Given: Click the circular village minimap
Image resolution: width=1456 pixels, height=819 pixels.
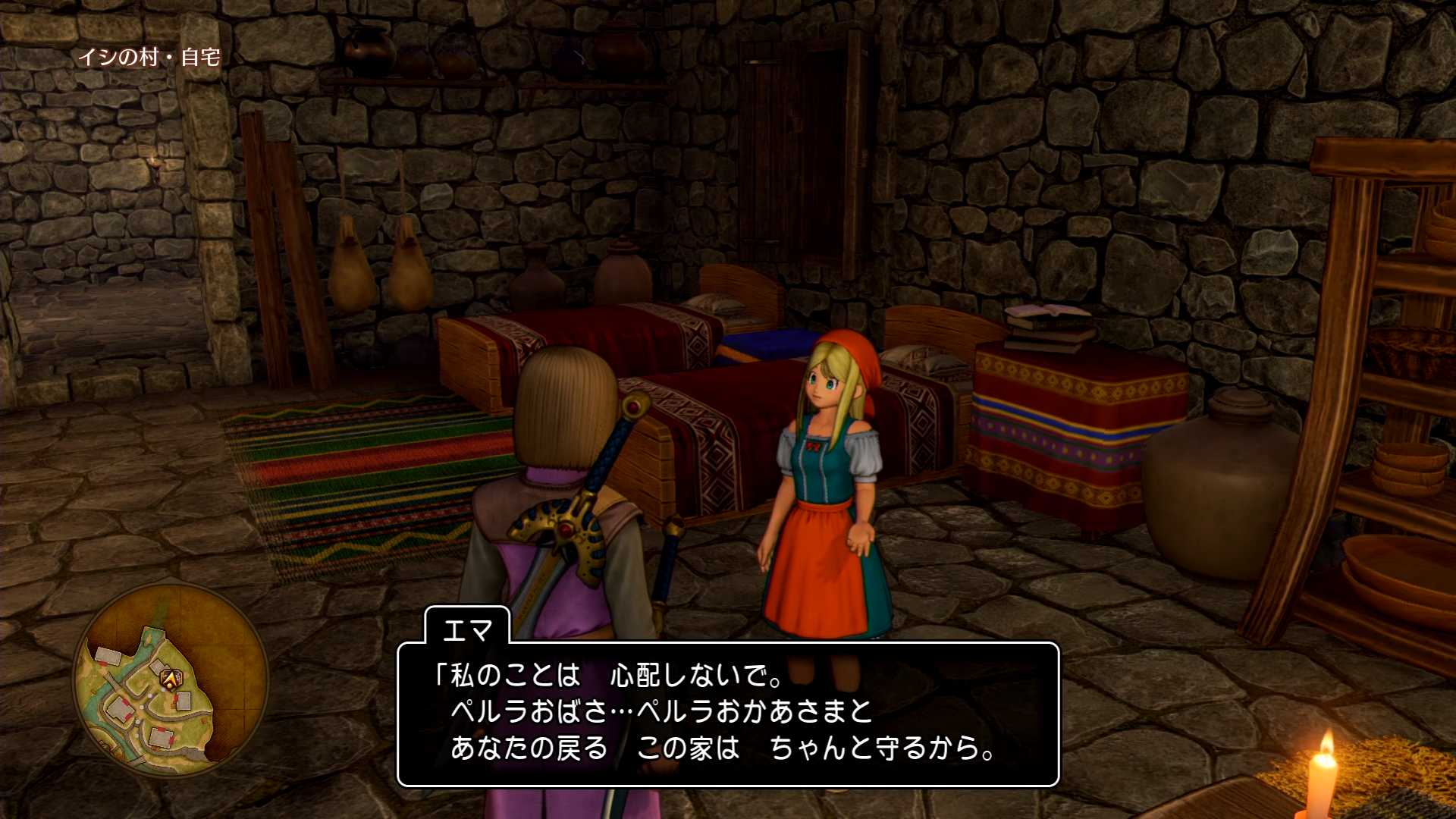Looking at the screenshot, I should pos(171,680).
